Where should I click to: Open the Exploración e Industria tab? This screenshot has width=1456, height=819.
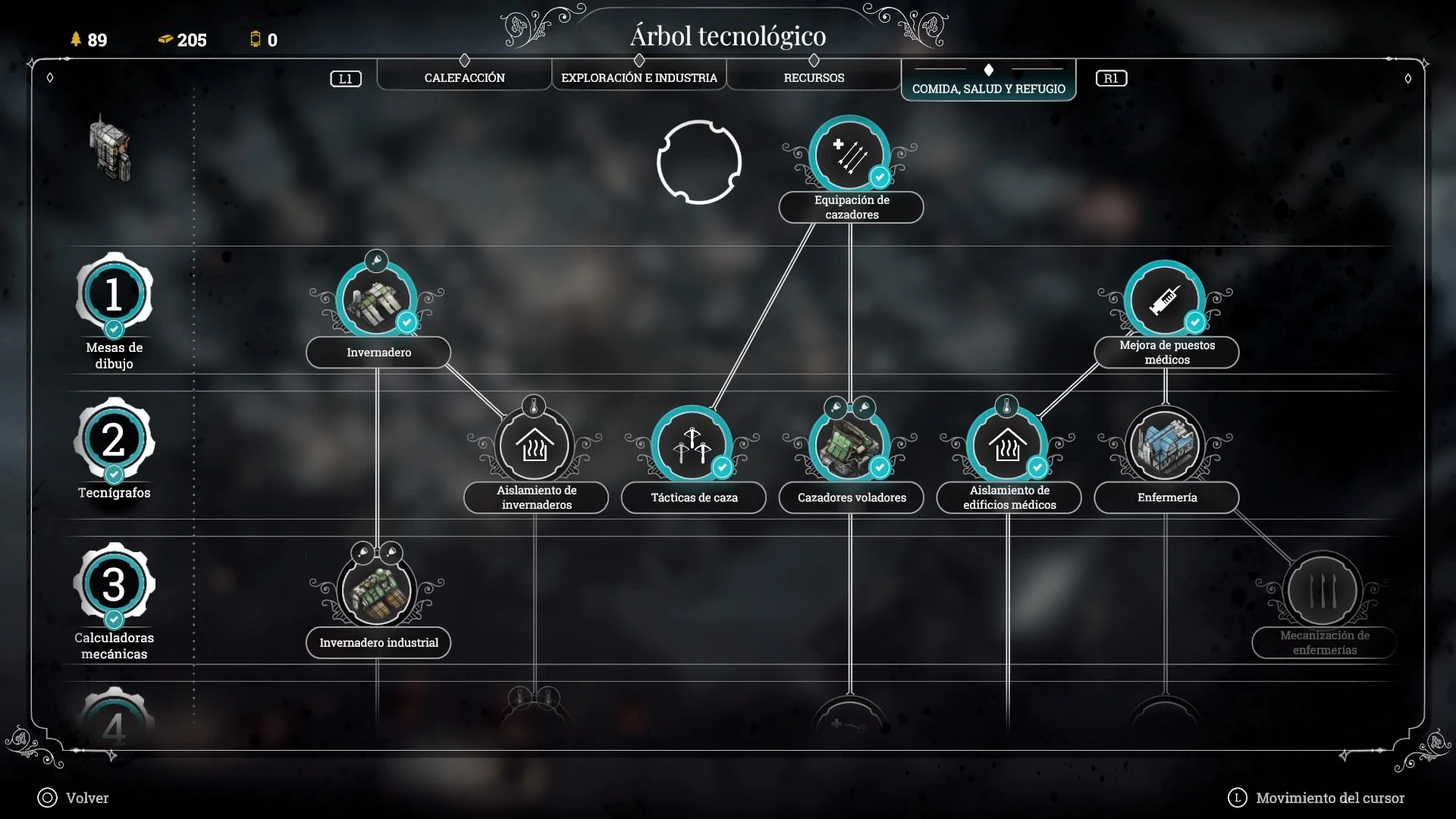(x=639, y=77)
